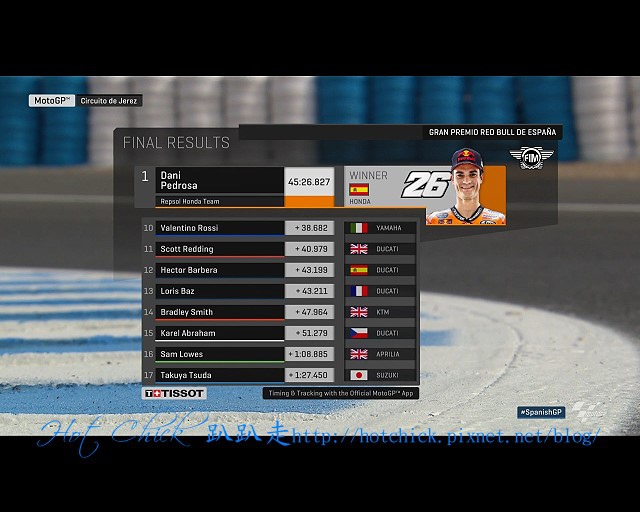Select Loris Baz in the standings
This screenshot has width=640, height=512.
tap(220, 291)
